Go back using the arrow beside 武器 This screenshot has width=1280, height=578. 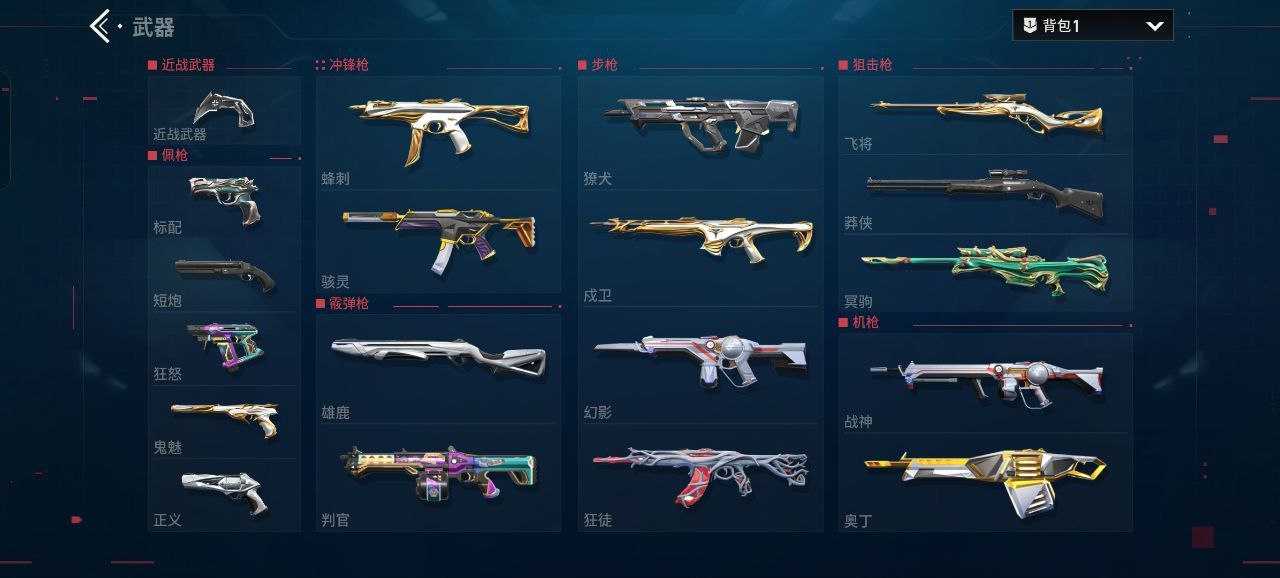coord(100,26)
